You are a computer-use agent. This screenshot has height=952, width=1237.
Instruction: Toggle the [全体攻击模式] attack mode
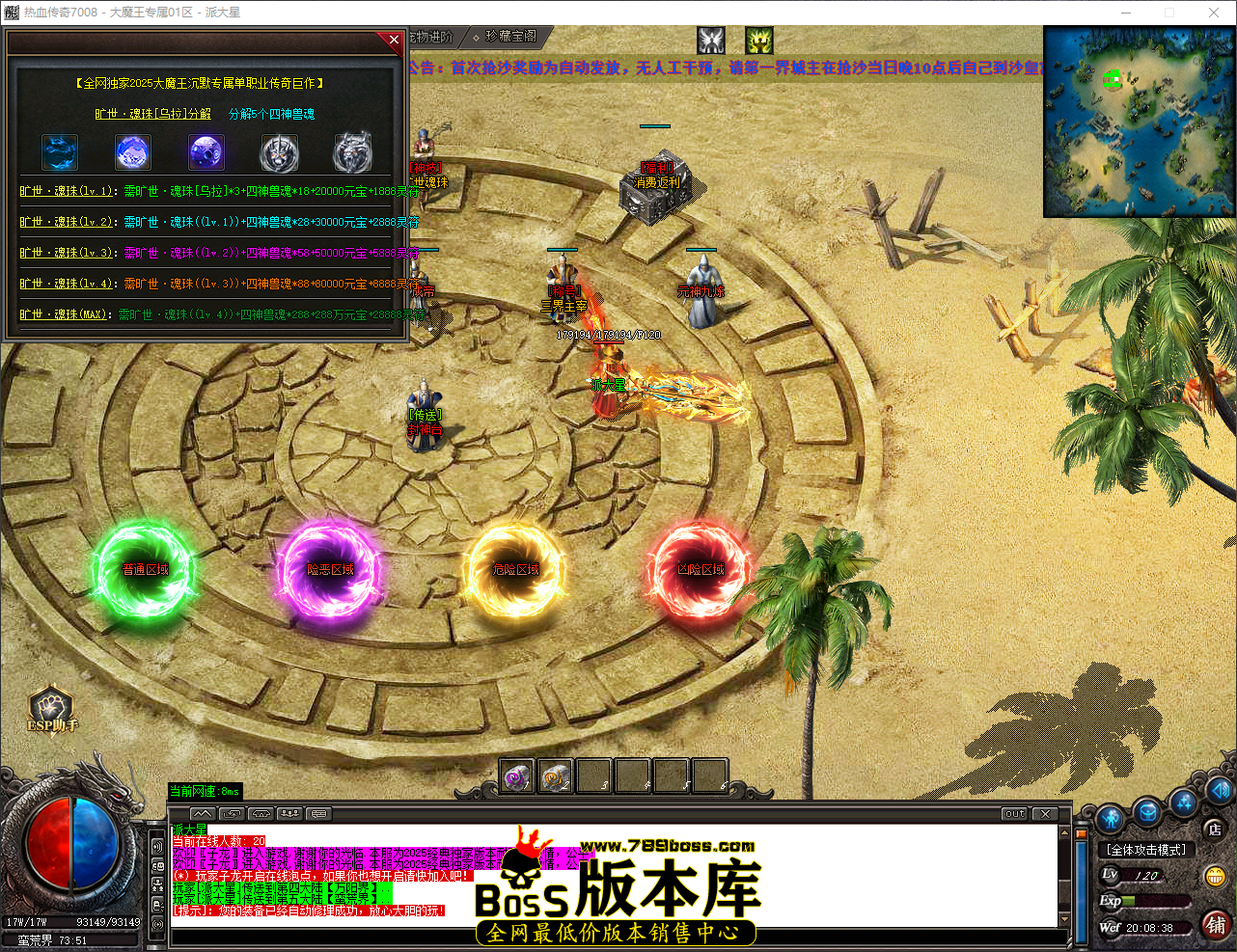click(1146, 850)
